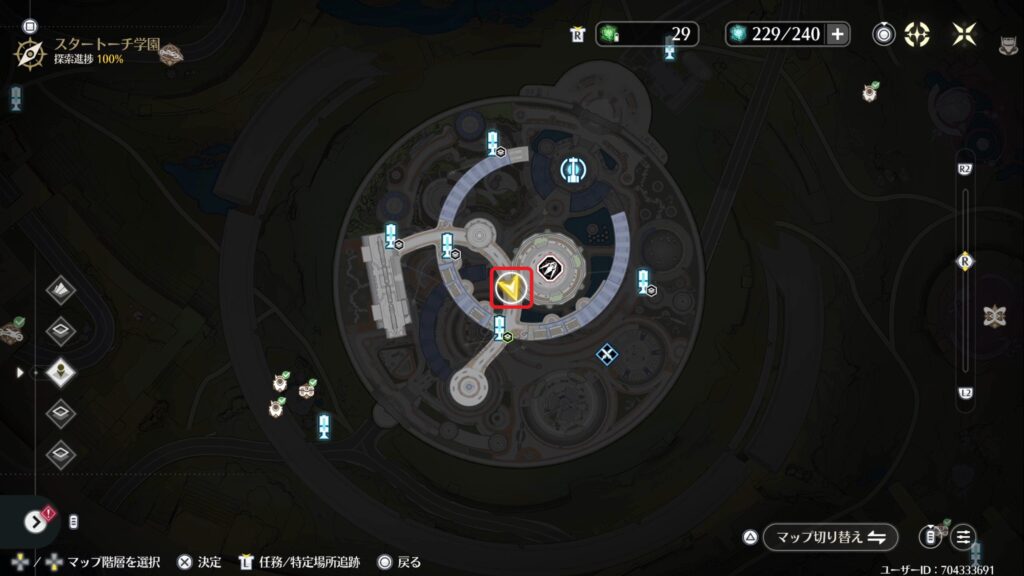Open the glowing blue circular domain marker
The width and height of the screenshot is (1024, 576).
(572, 169)
